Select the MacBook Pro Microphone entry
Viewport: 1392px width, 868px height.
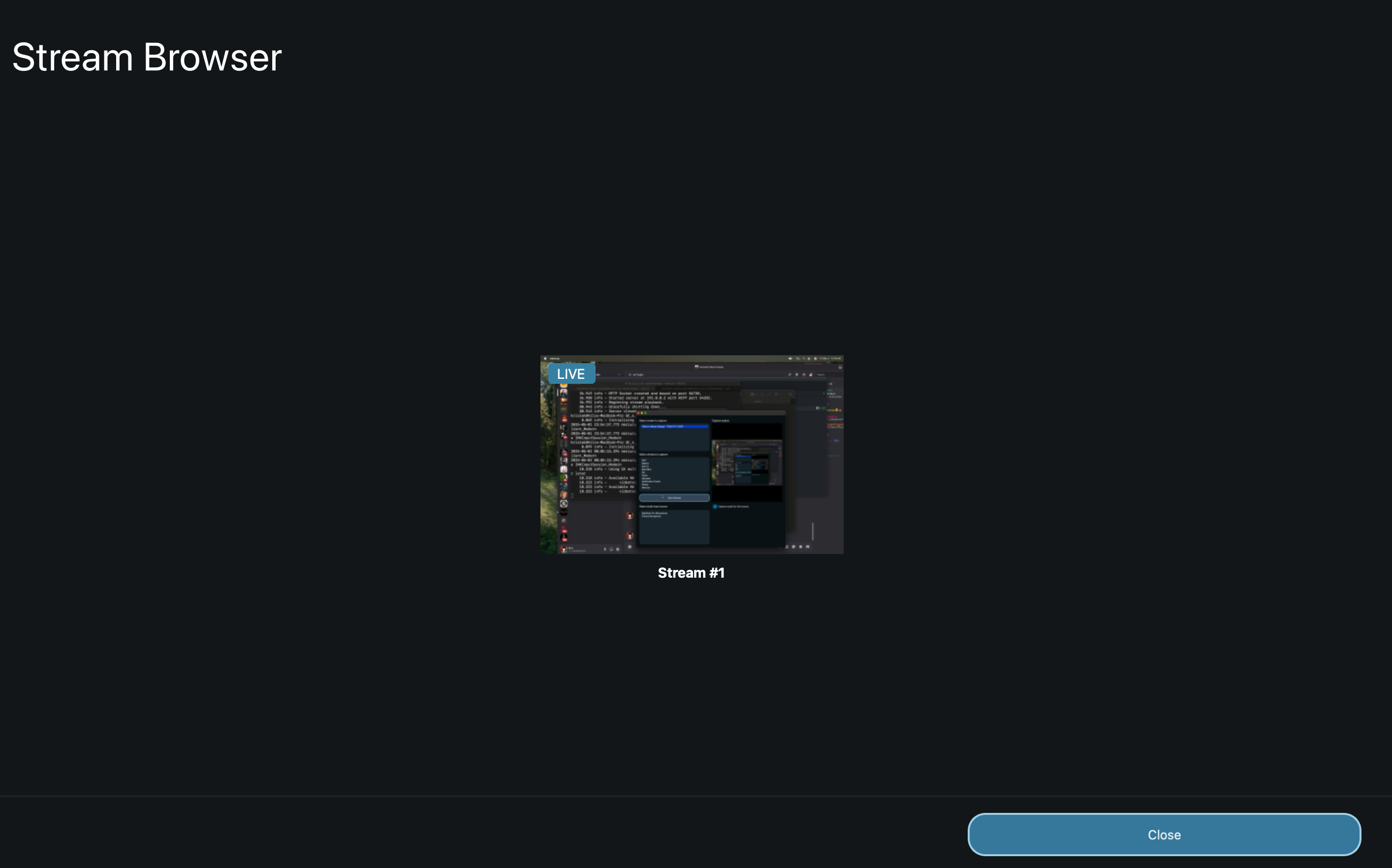coord(655,513)
